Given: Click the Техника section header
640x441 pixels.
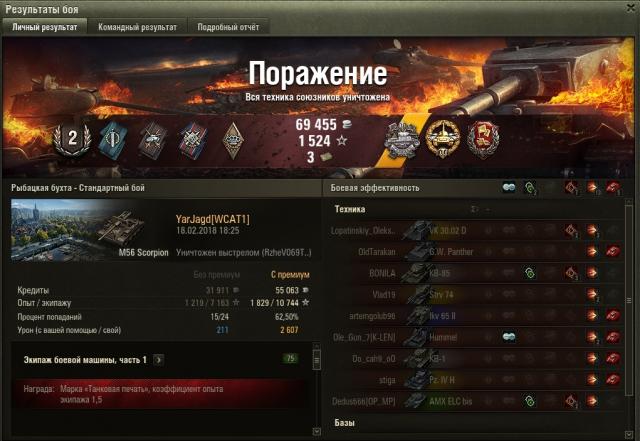Looking at the screenshot, I should (350, 209).
